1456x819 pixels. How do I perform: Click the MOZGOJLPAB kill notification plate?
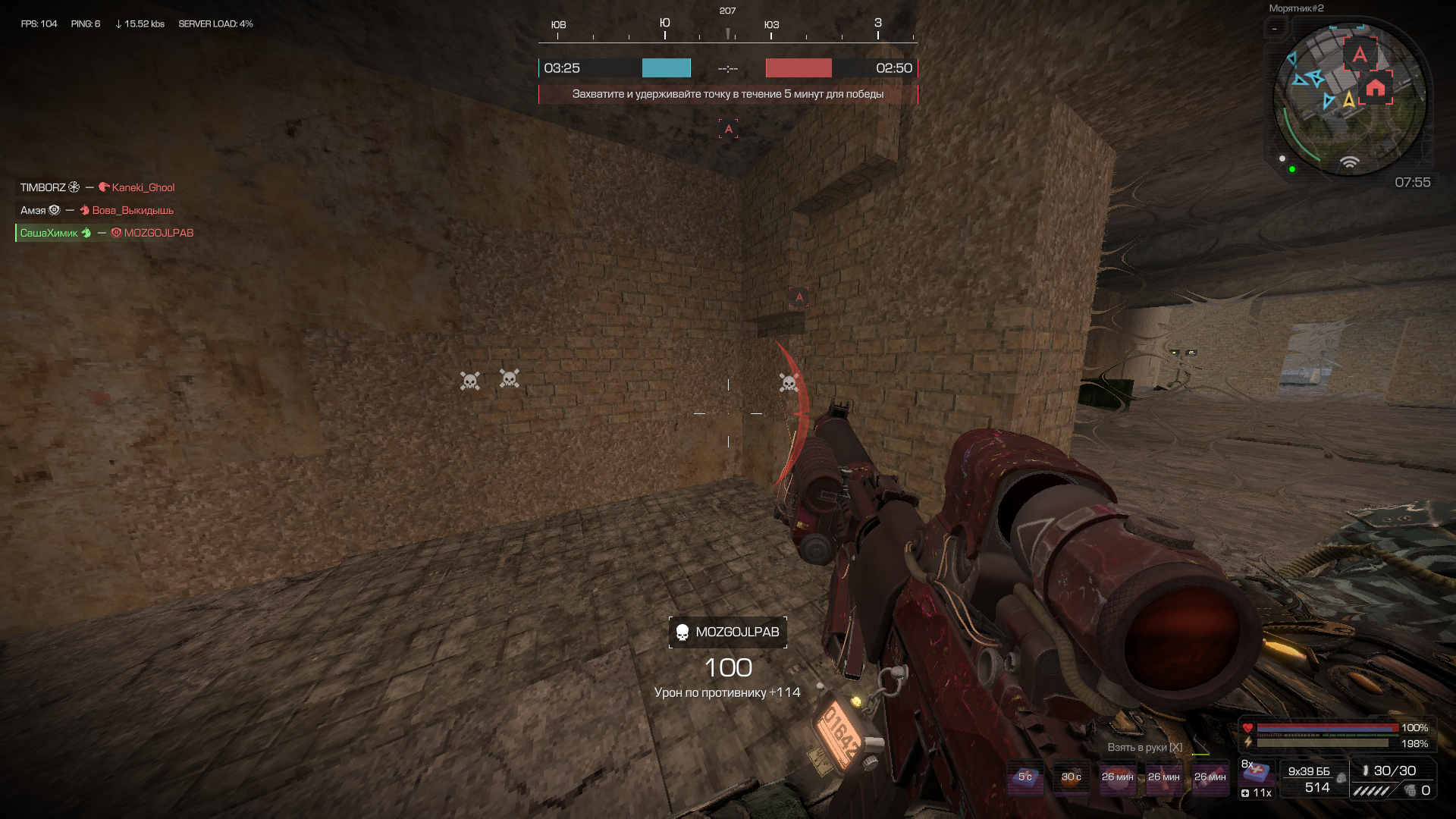coord(728,632)
